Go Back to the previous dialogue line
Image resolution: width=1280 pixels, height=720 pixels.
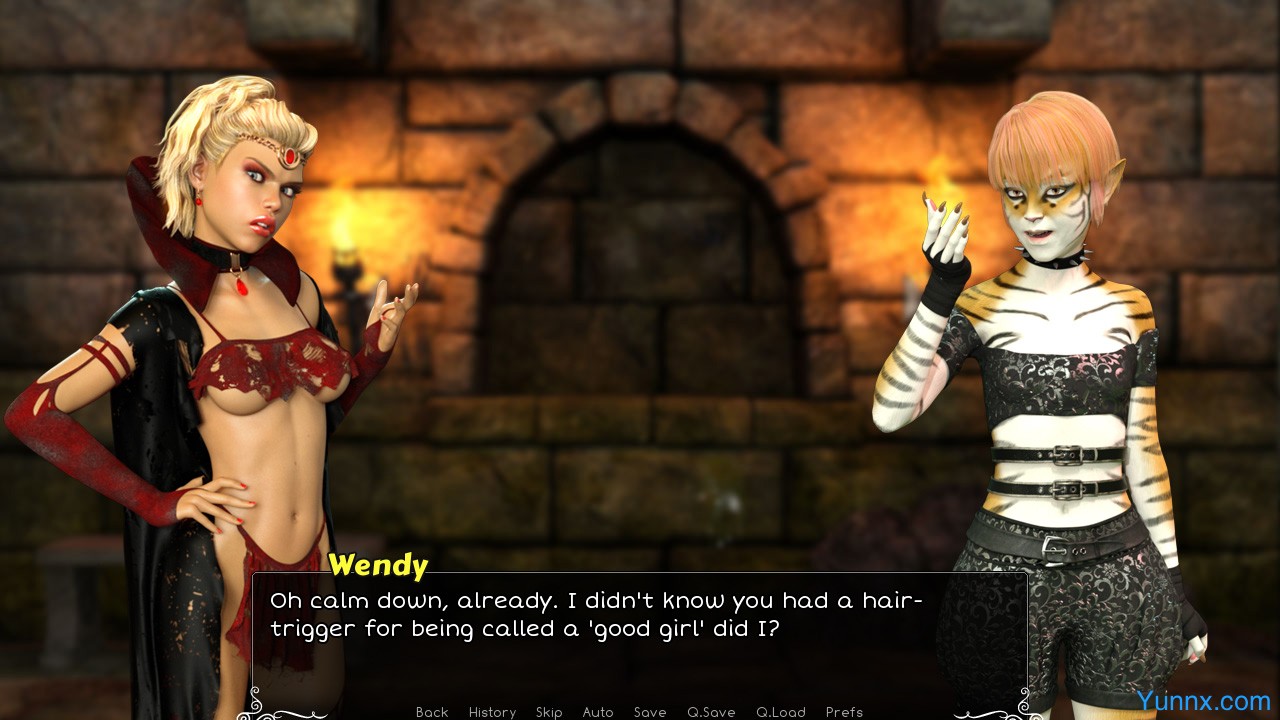432,712
